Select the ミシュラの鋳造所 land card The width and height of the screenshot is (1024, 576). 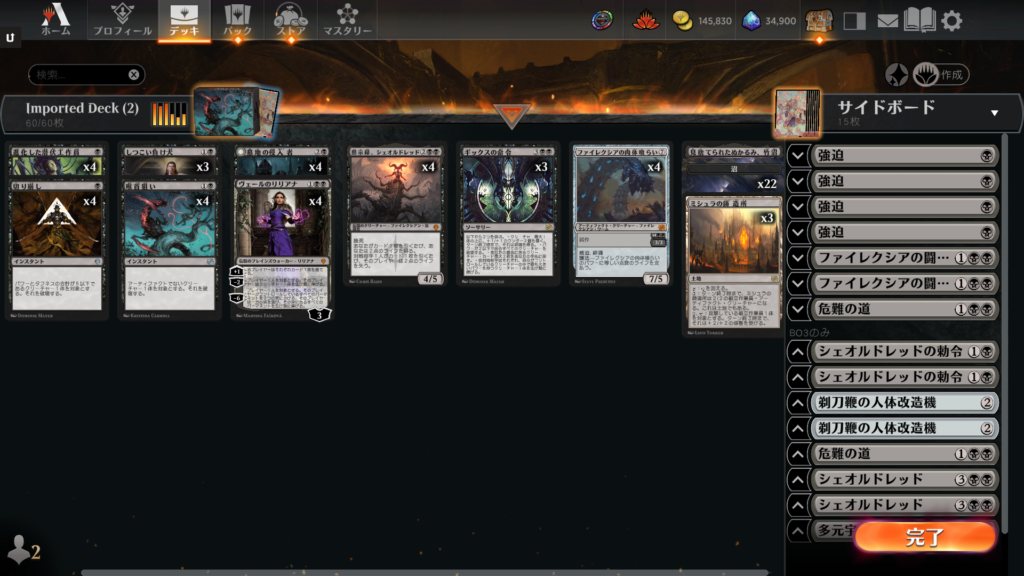(733, 262)
